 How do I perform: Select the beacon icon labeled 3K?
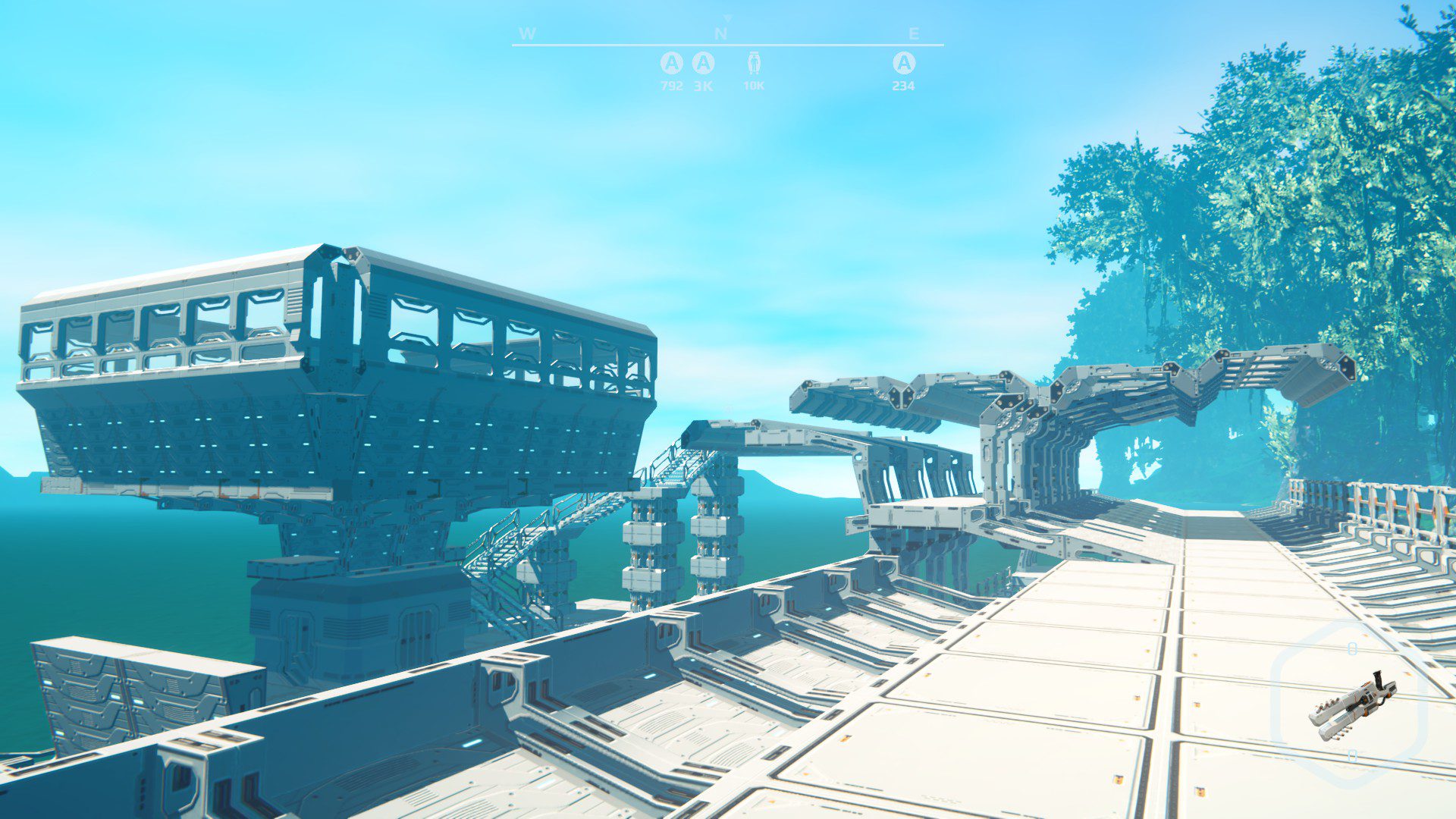pyautogui.click(x=704, y=64)
